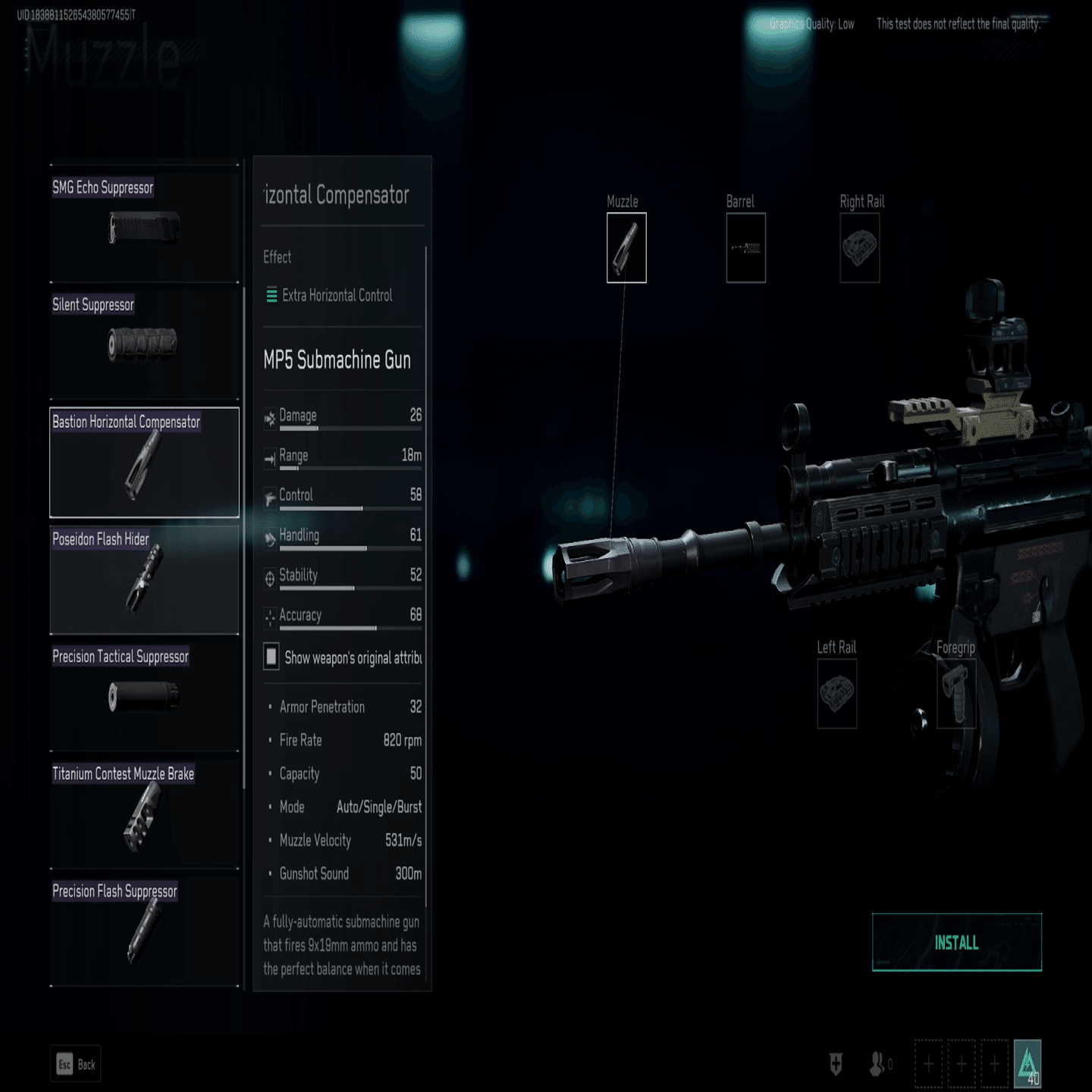
Task: Install the selected muzzle attachment
Action: point(956,943)
